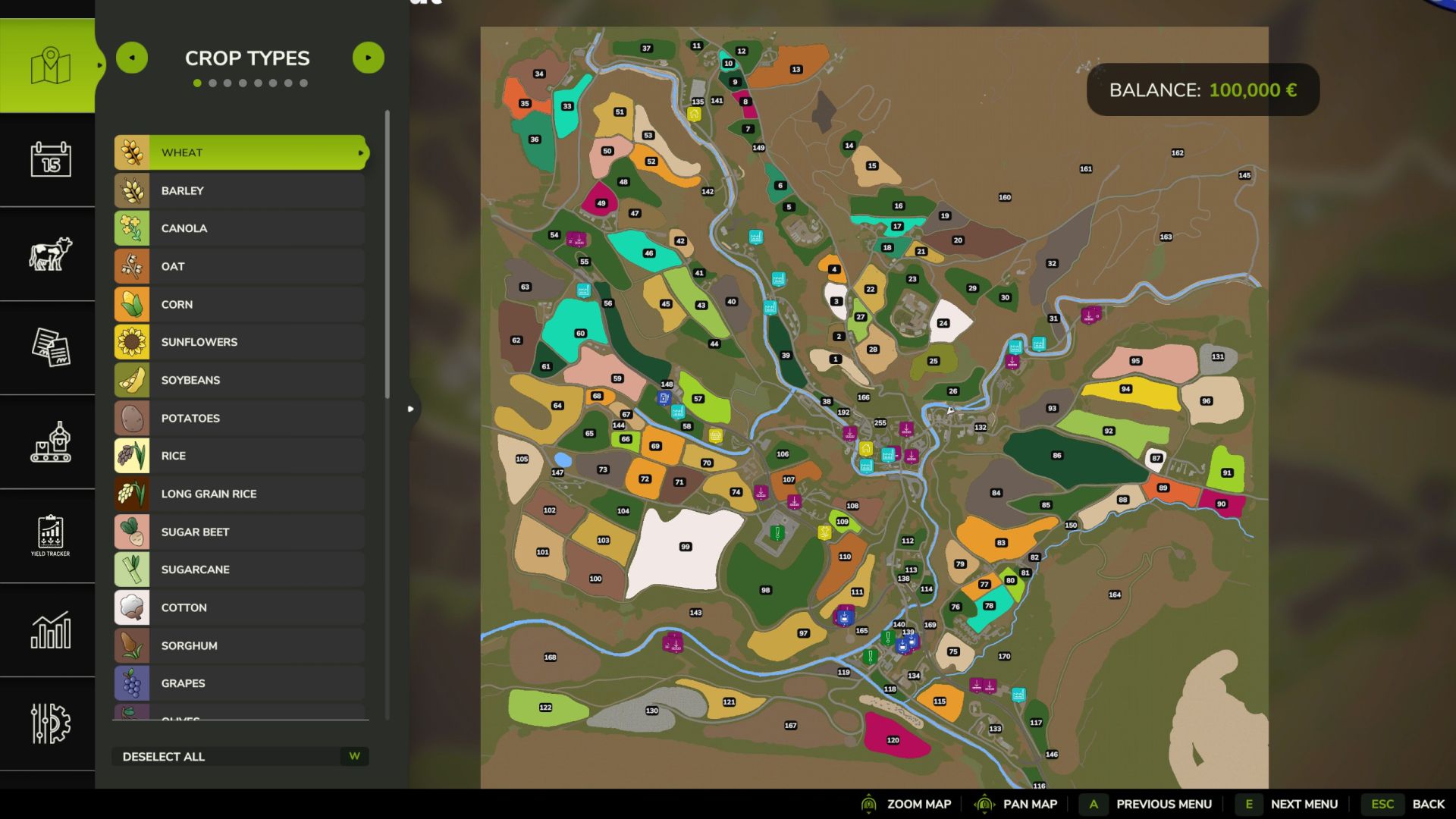
Task: Open the calendar tab
Action: (x=50, y=159)
